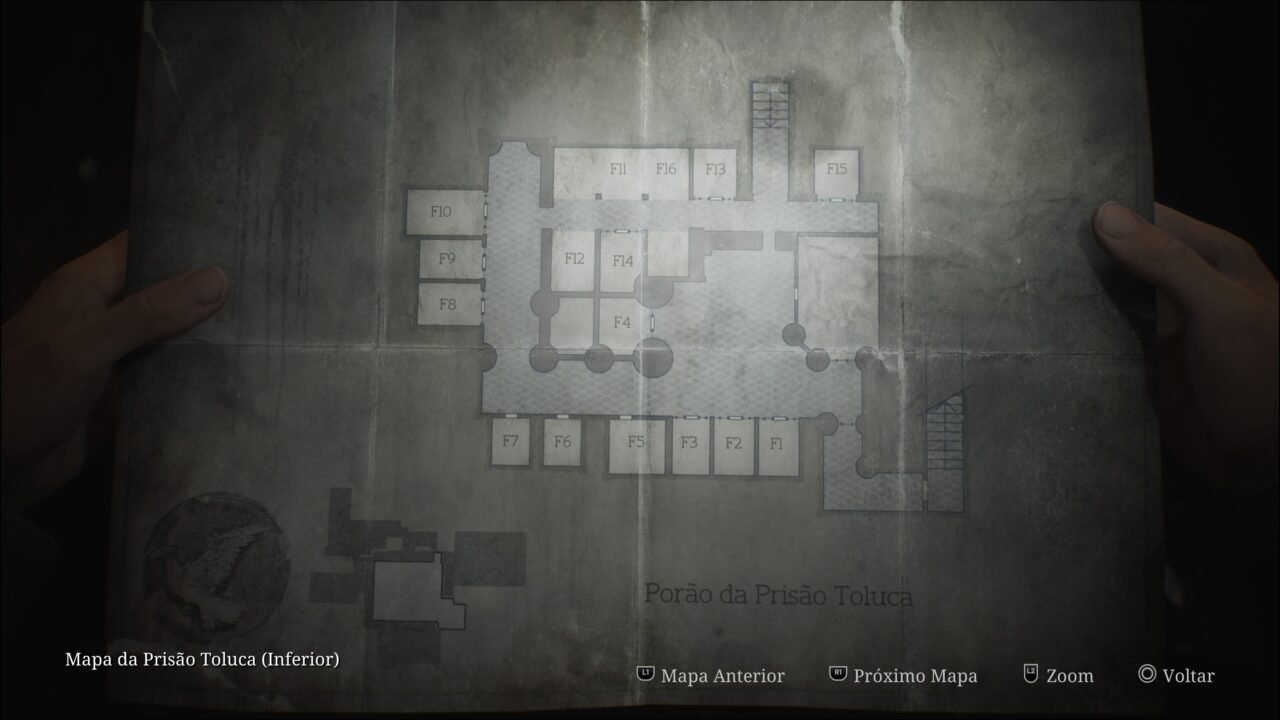1280x720 pixels.
Task: Click the Mapa da Prisão Toluca caption
Action: pos(202,660)
